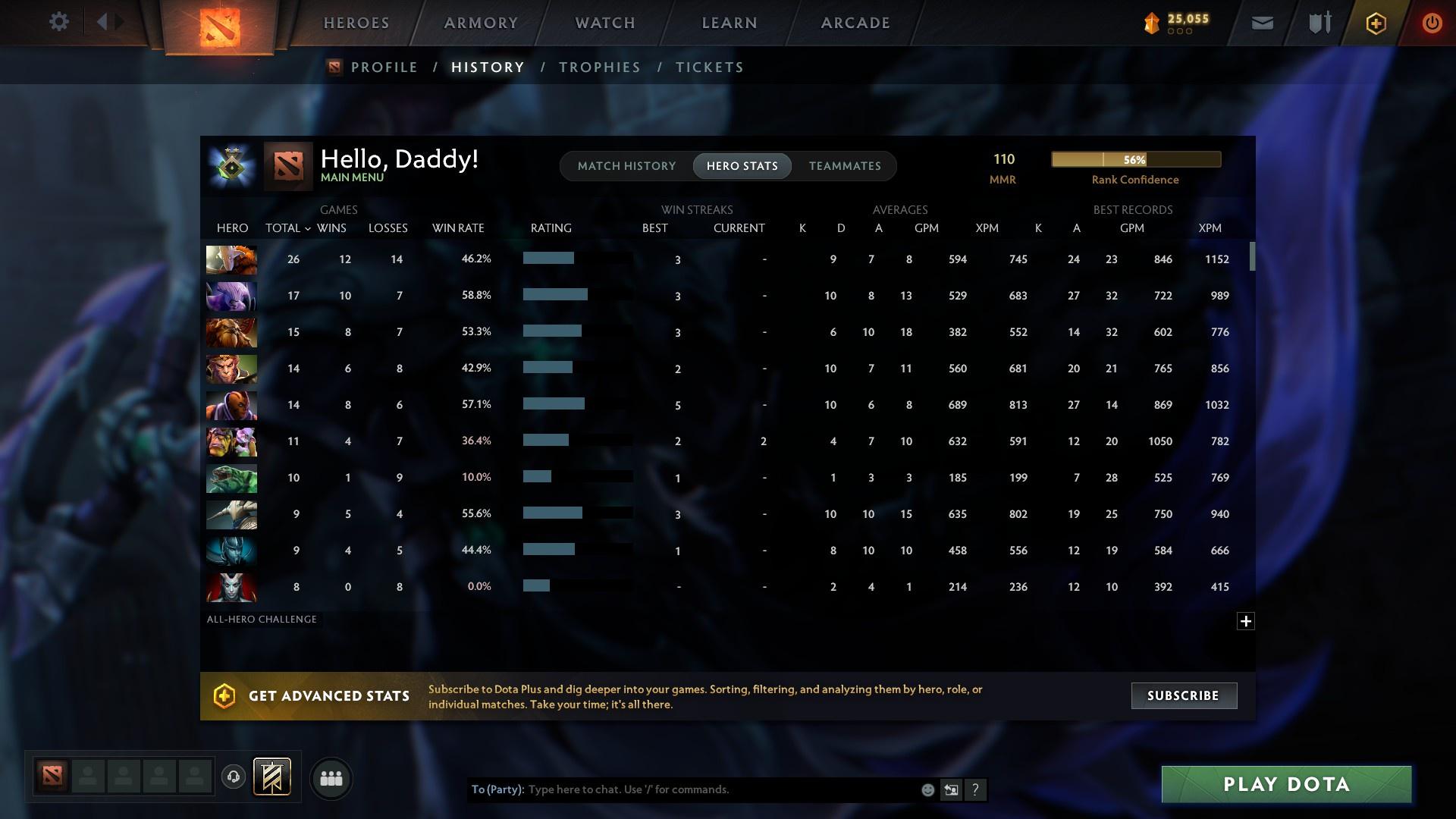Open the mail notifications envelope
Screen dimensions: 1456x819
tap(1262, 23)
